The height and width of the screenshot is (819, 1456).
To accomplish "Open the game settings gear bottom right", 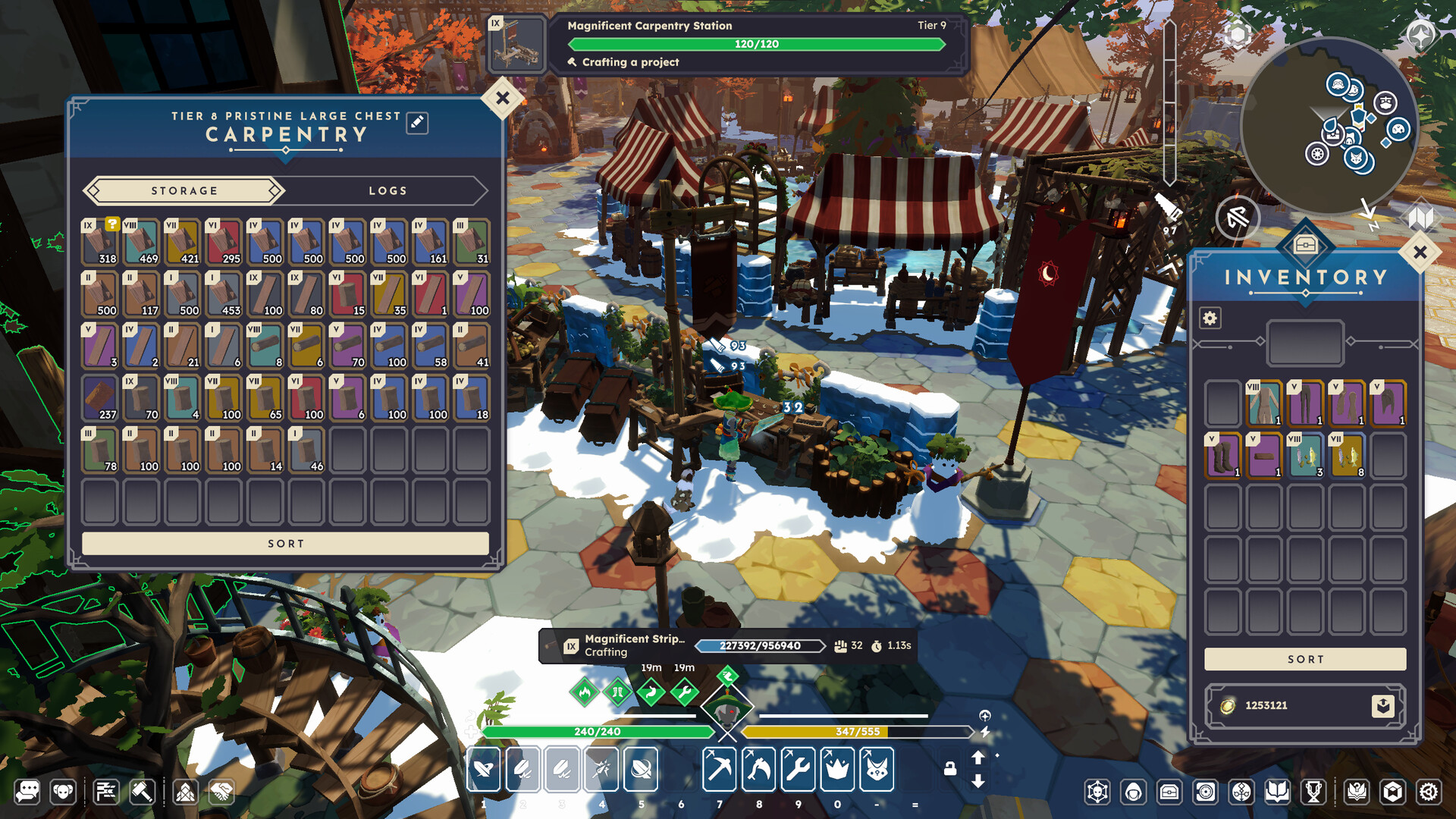I will tap(1430, 793).
